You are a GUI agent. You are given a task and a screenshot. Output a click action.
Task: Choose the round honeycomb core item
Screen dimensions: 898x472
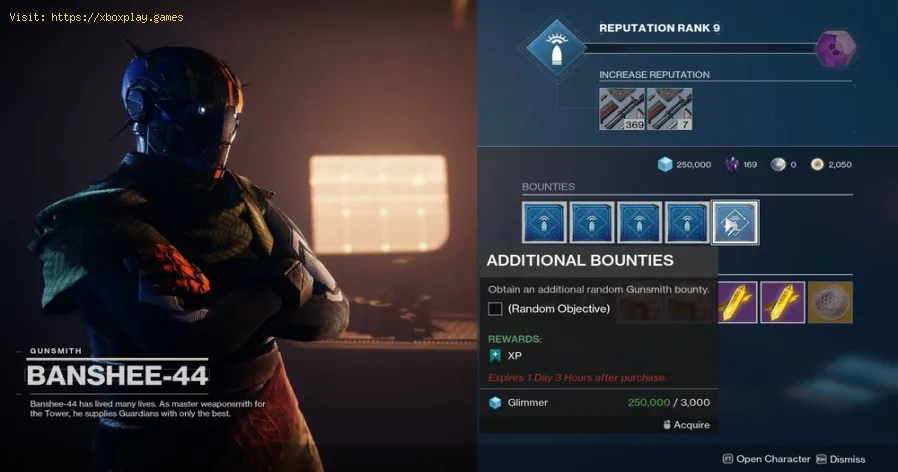click(830, 301)
